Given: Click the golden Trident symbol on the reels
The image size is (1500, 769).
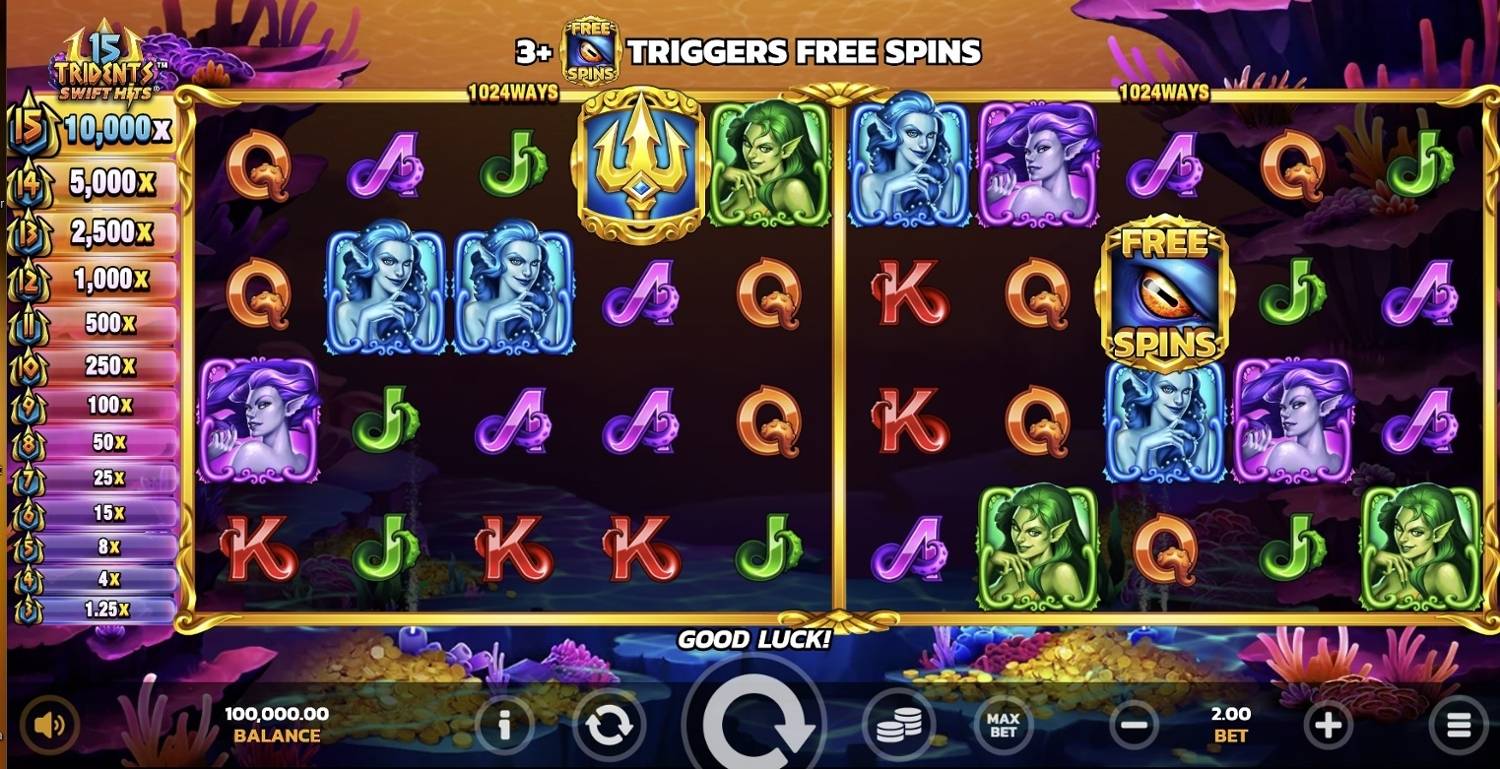Looking at the screenshot, I should click(637, 165).
